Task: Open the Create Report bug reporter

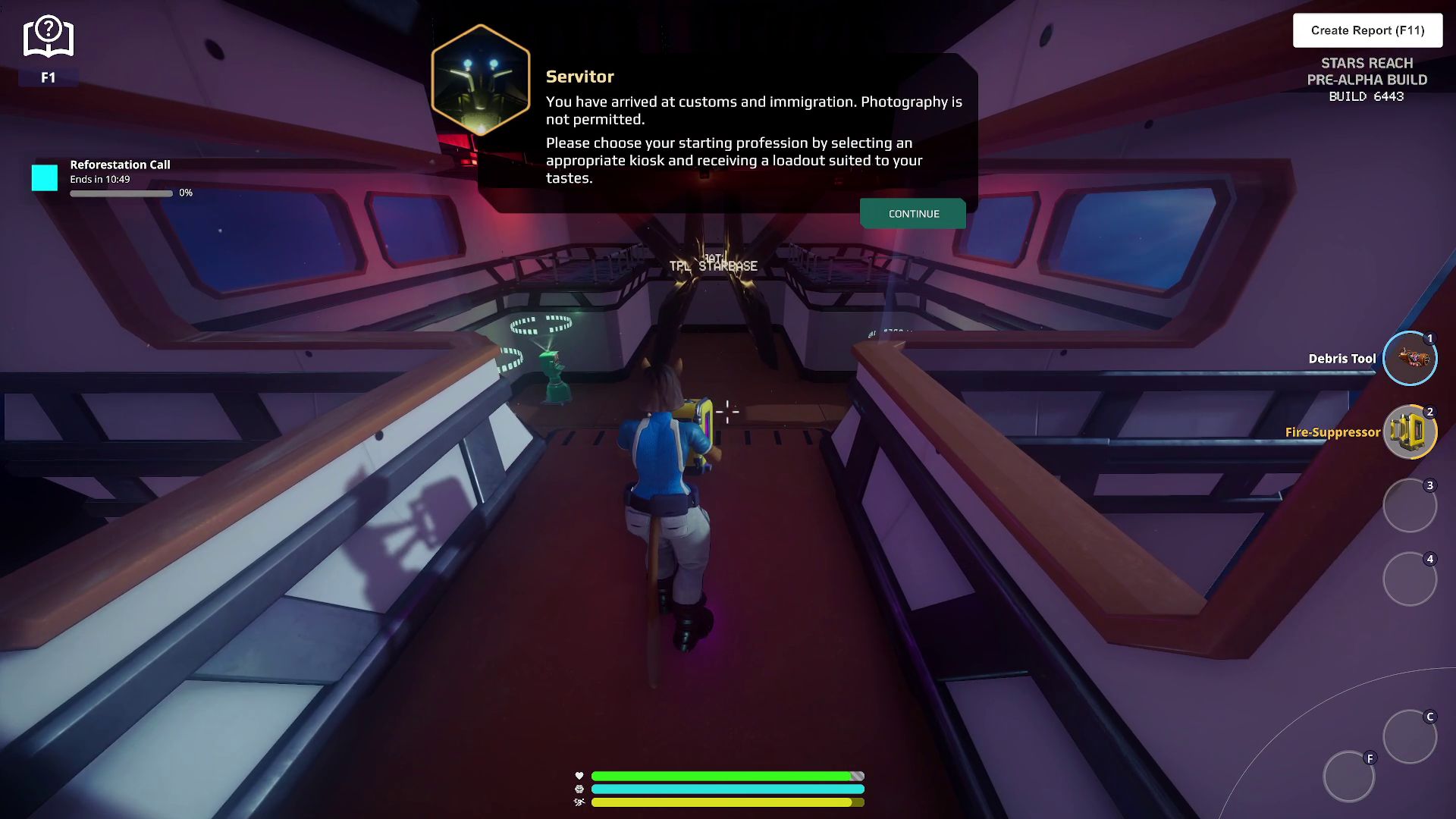Action: click(x=1367, y=30)
